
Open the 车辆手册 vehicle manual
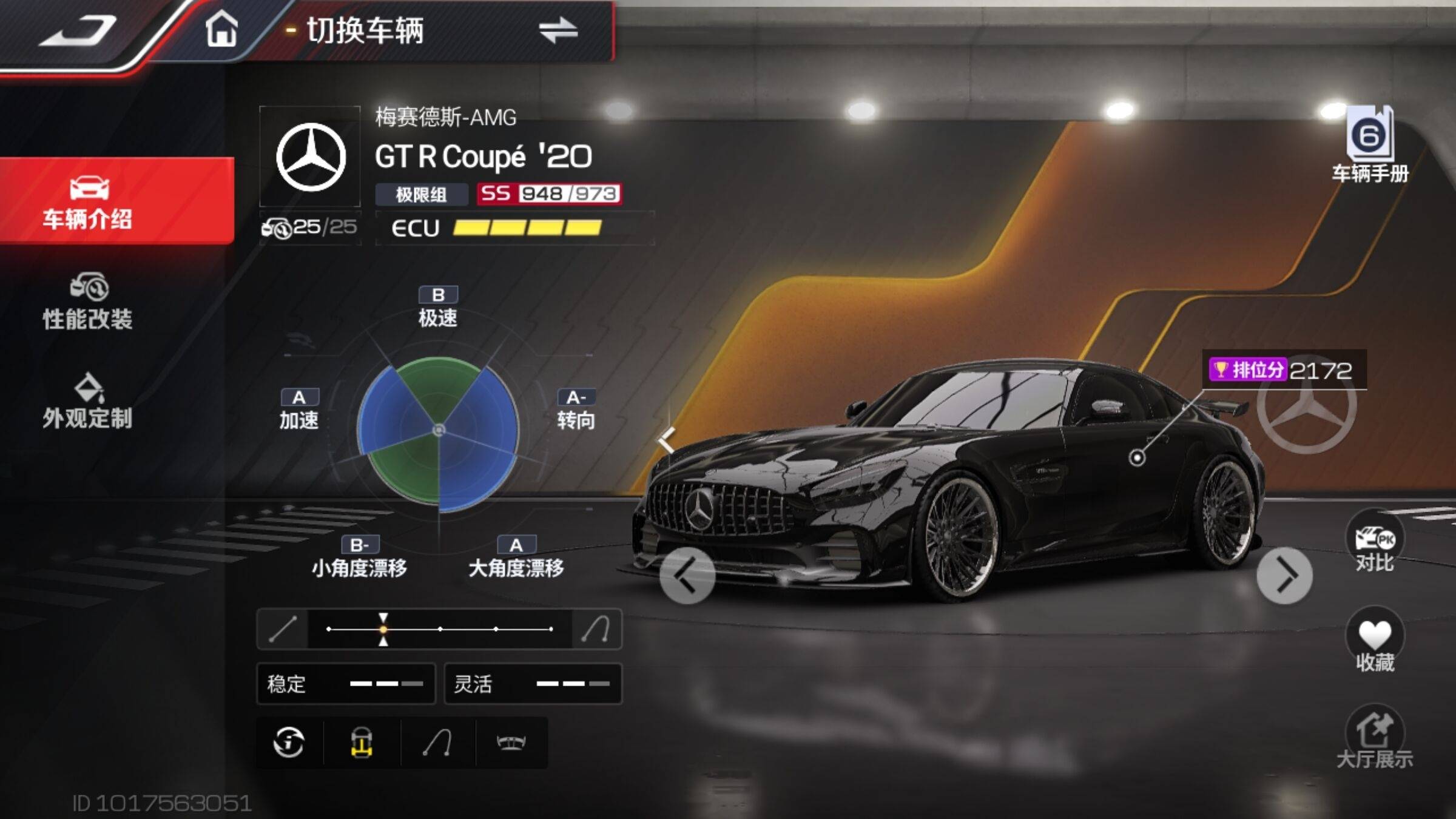(1370, 144)
